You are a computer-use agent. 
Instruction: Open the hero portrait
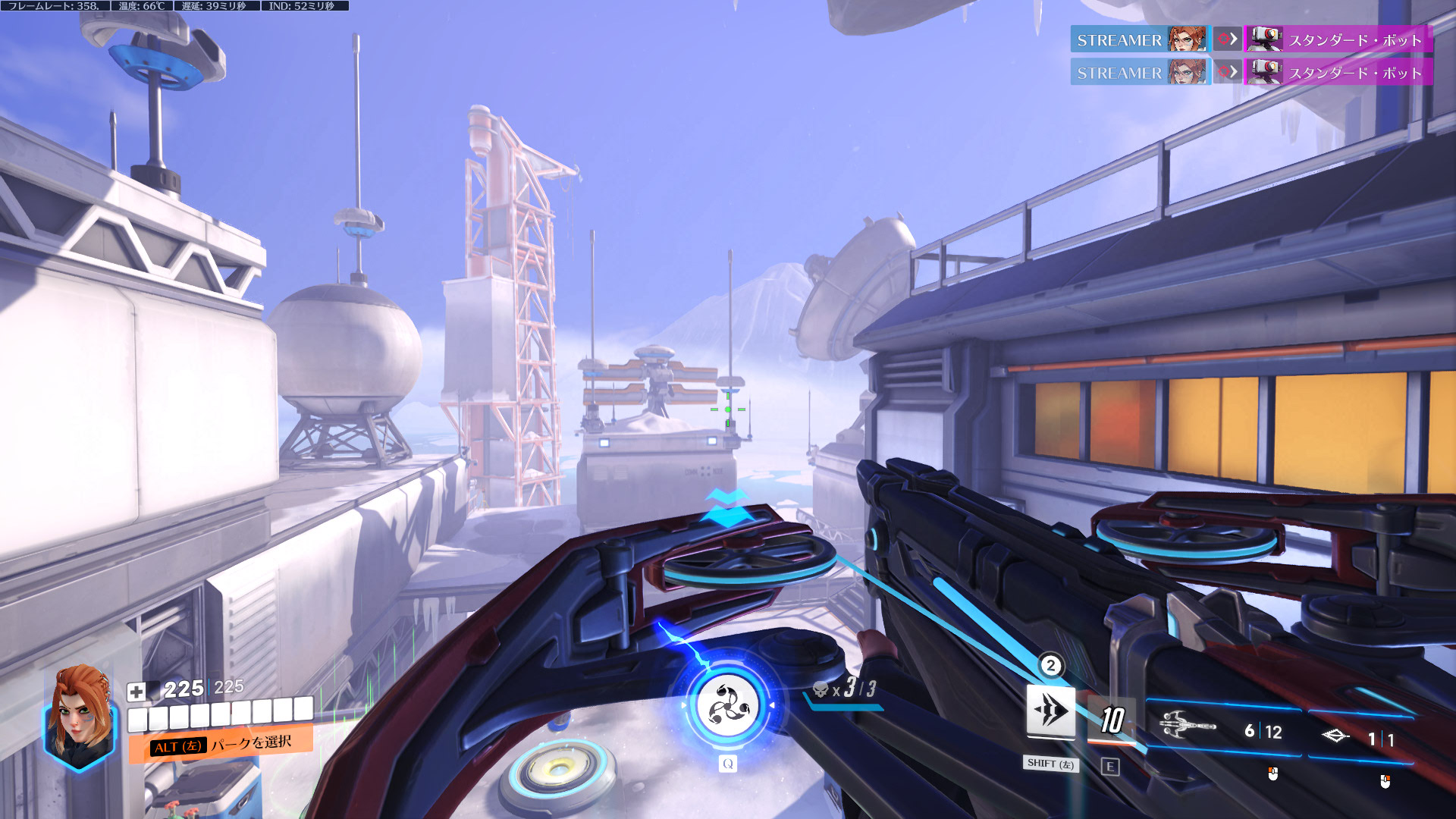[x=80, y=717]
